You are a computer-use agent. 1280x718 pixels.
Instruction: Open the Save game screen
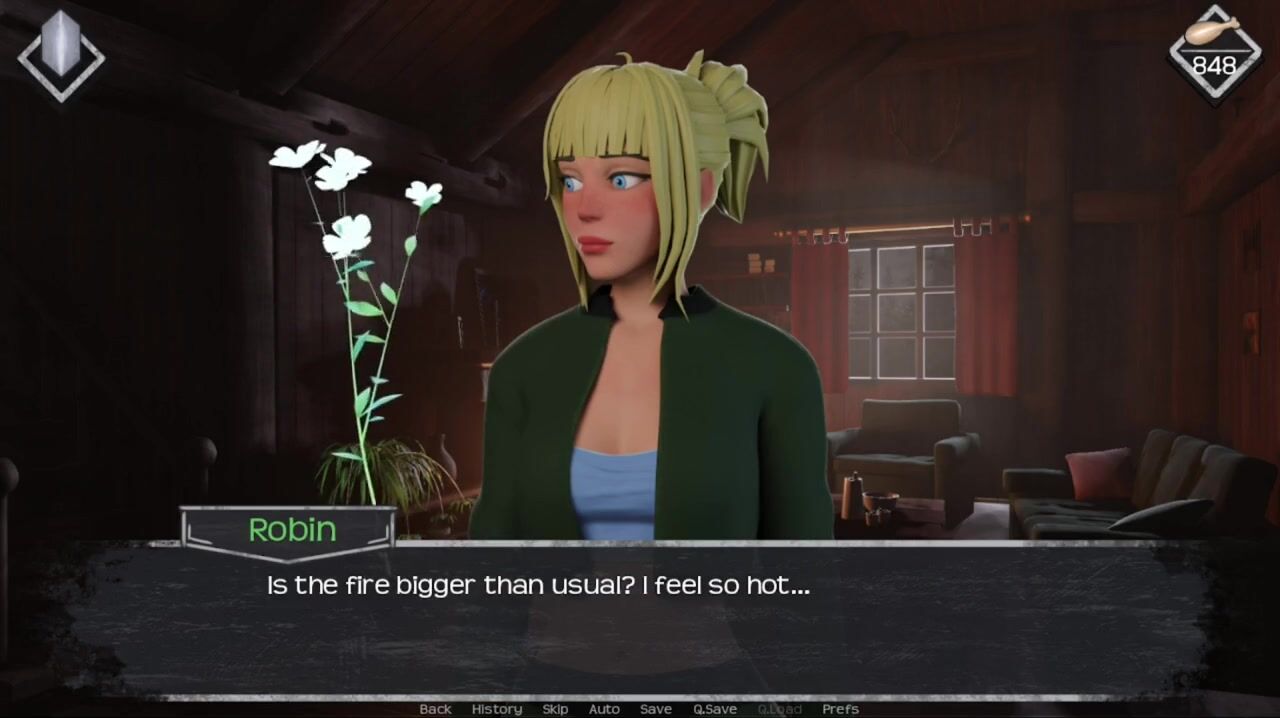(656, 709)
